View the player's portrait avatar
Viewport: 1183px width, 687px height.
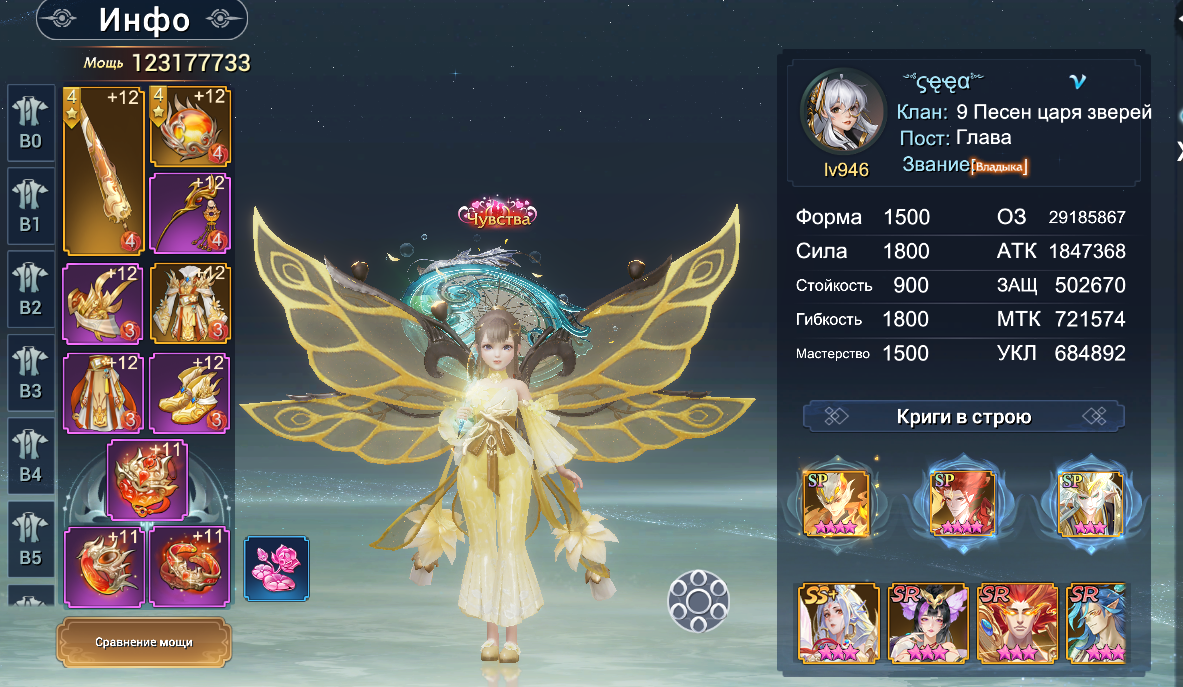[841, 114]
